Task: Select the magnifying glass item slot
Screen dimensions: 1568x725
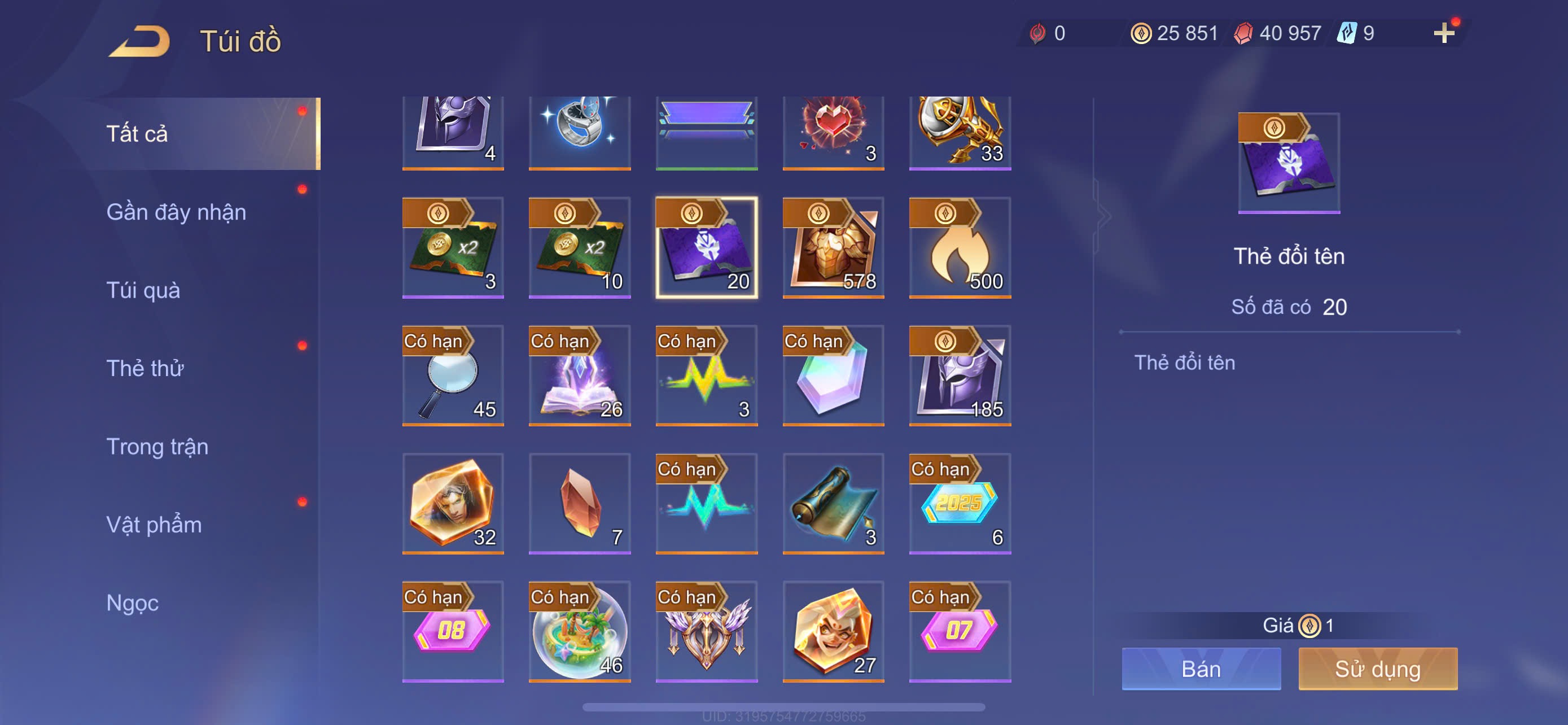Action: pos(453,375)
